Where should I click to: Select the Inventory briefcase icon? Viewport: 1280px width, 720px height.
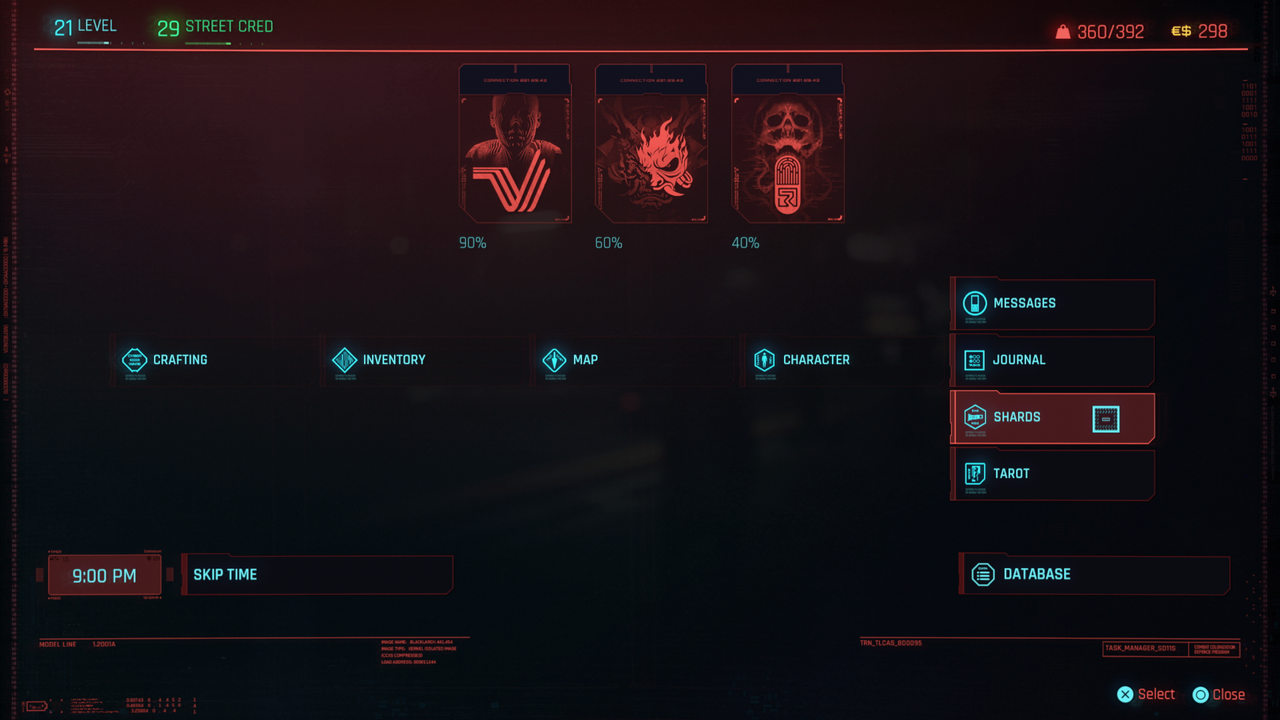point(345,360)
